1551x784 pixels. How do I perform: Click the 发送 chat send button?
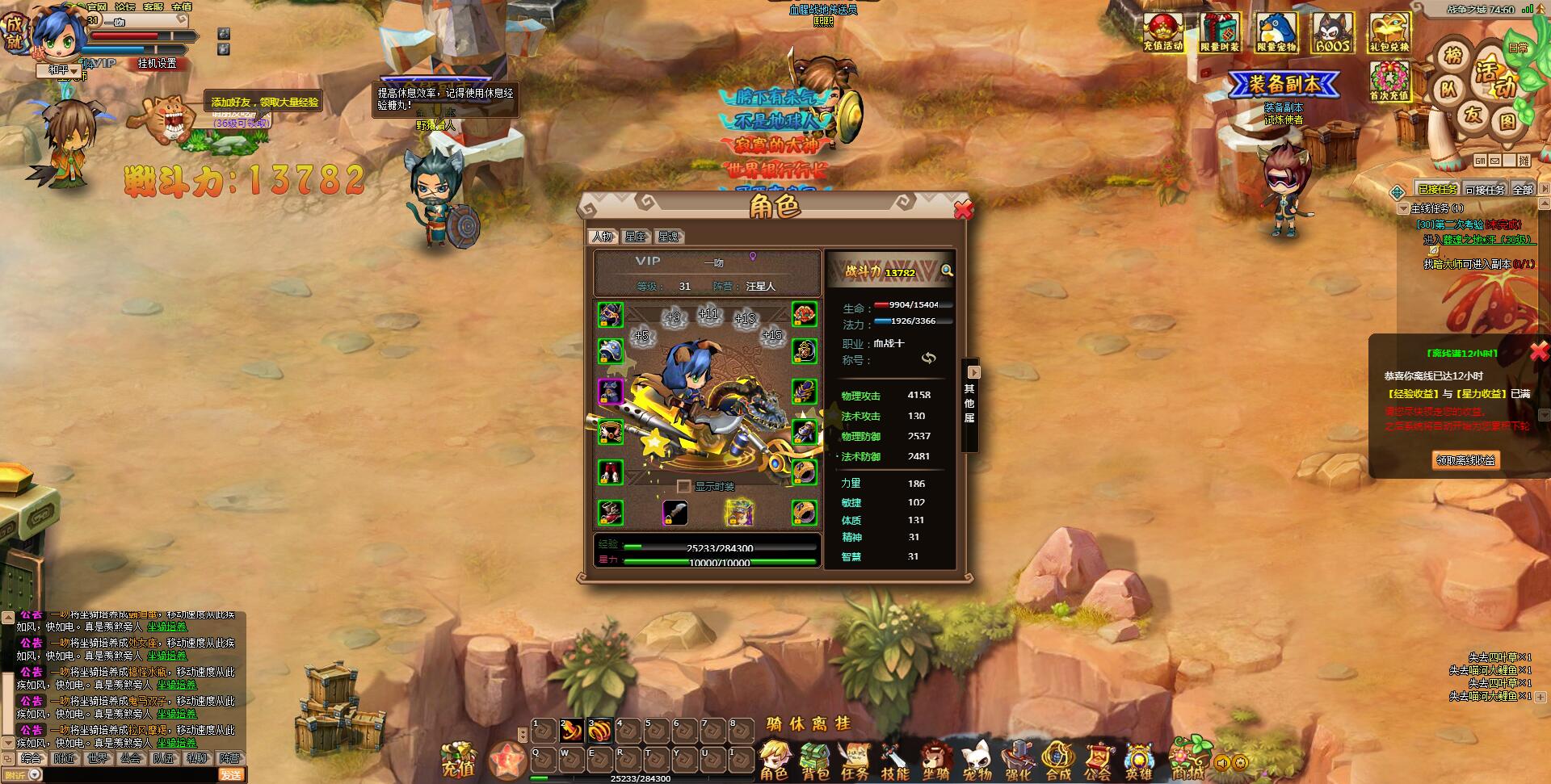(230, 775)
